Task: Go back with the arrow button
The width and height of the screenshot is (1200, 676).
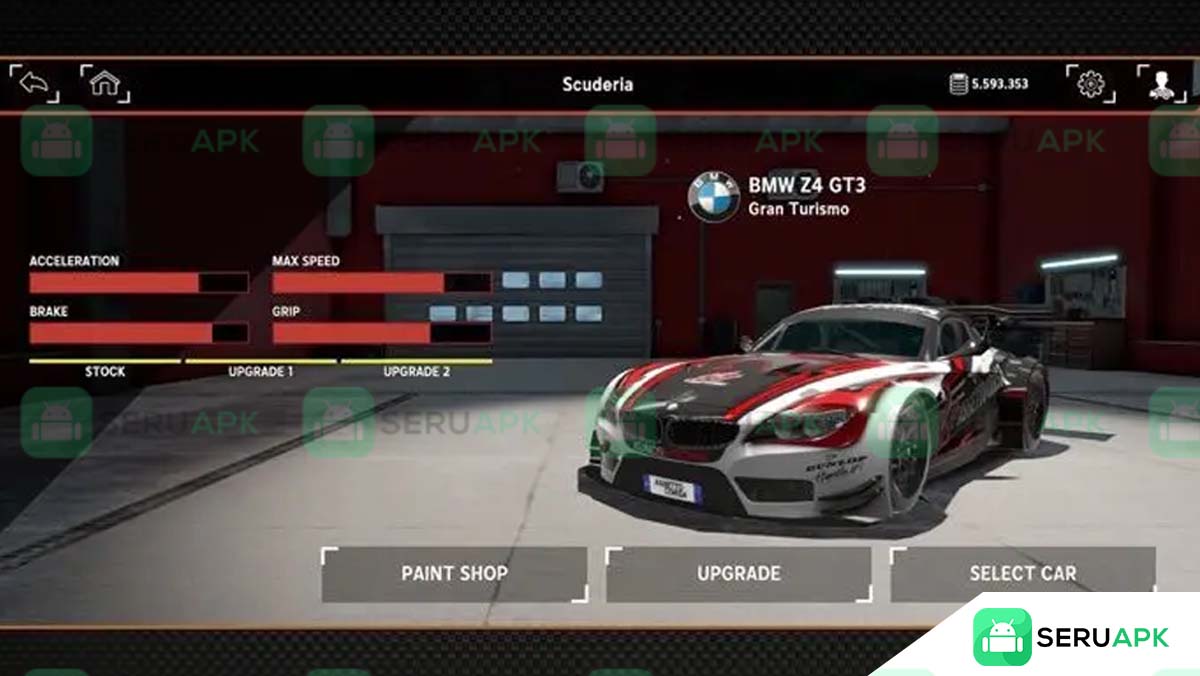Action: (34, 84)
